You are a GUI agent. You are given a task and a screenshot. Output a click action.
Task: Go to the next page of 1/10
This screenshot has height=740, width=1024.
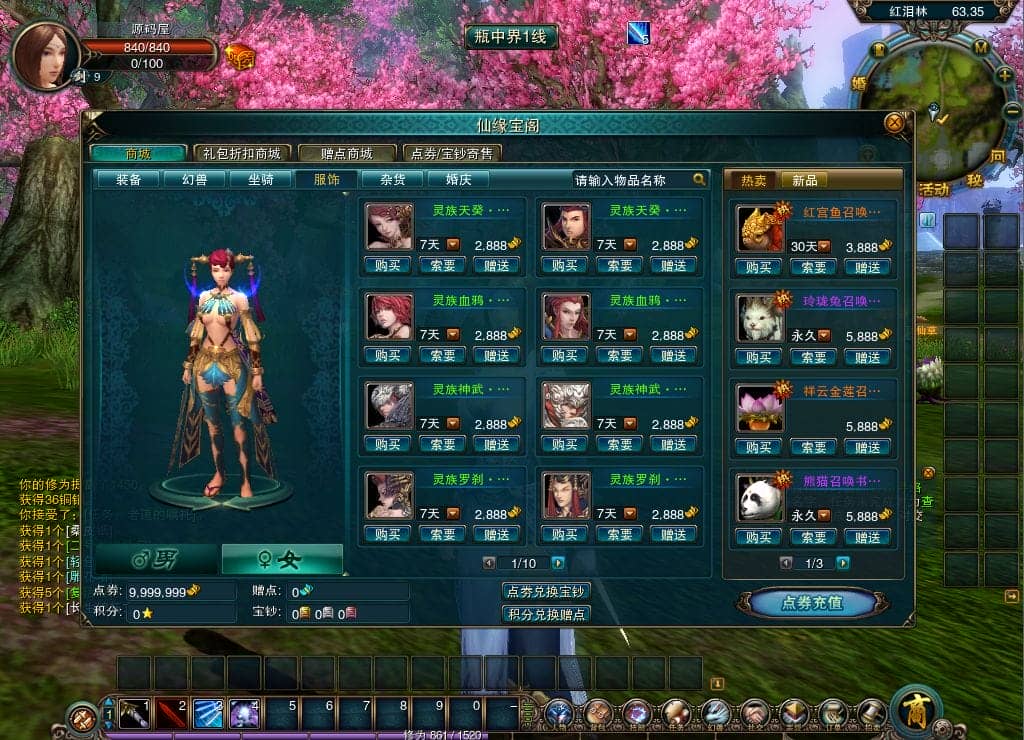(558, 563)
